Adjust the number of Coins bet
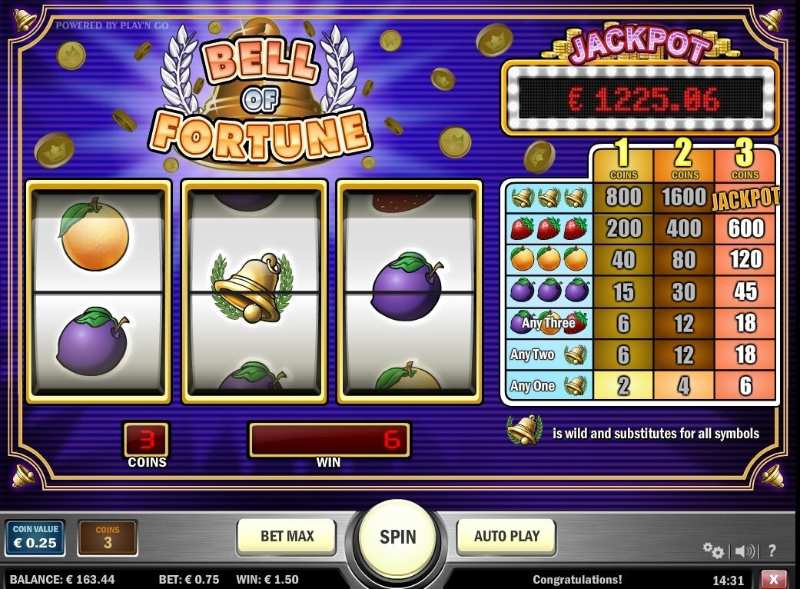The width and height of the screenshot is (800, 589). point(107,538)
